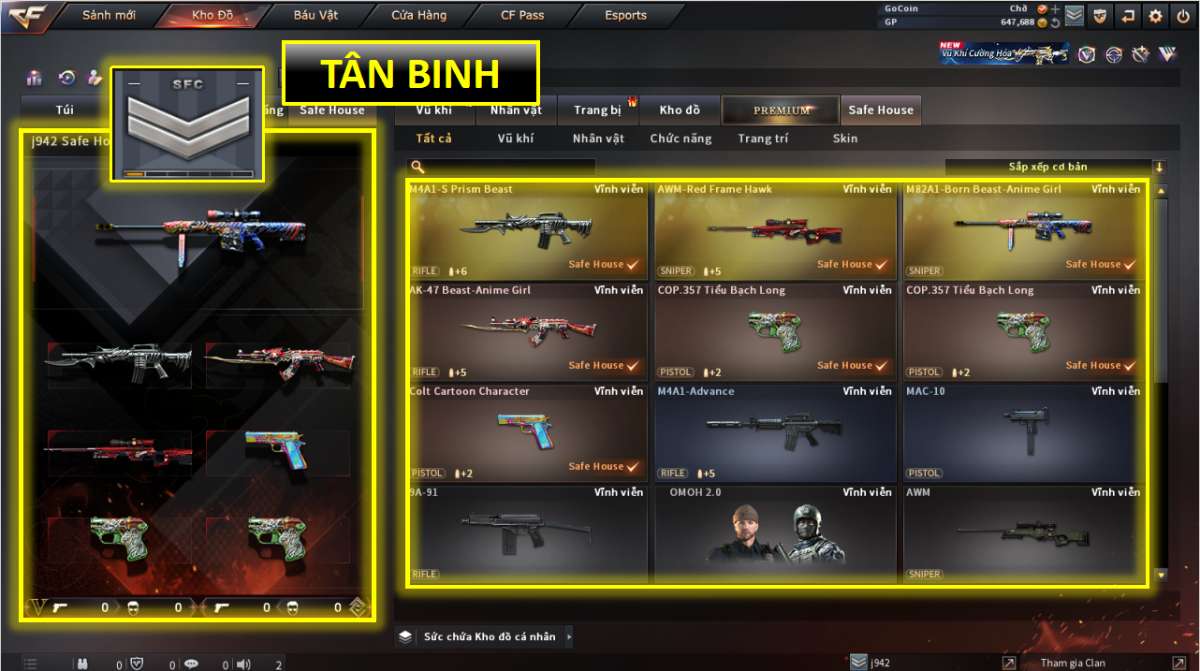The width and height of the screenshot is (1200, 671).
Task: Open the Esports section
Action: tap(626, 16)
